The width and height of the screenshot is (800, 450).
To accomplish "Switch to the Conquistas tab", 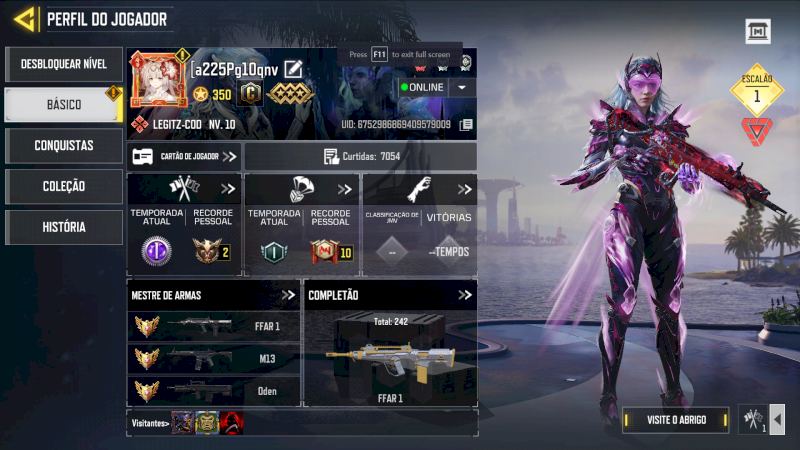I will pyautogui.click(x=63, y=145).
